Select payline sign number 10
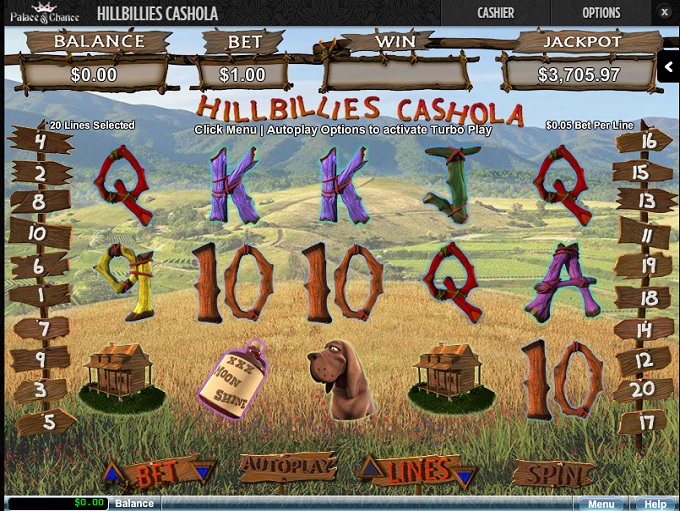This screenshot has height=511, width=680. point(38,233)
